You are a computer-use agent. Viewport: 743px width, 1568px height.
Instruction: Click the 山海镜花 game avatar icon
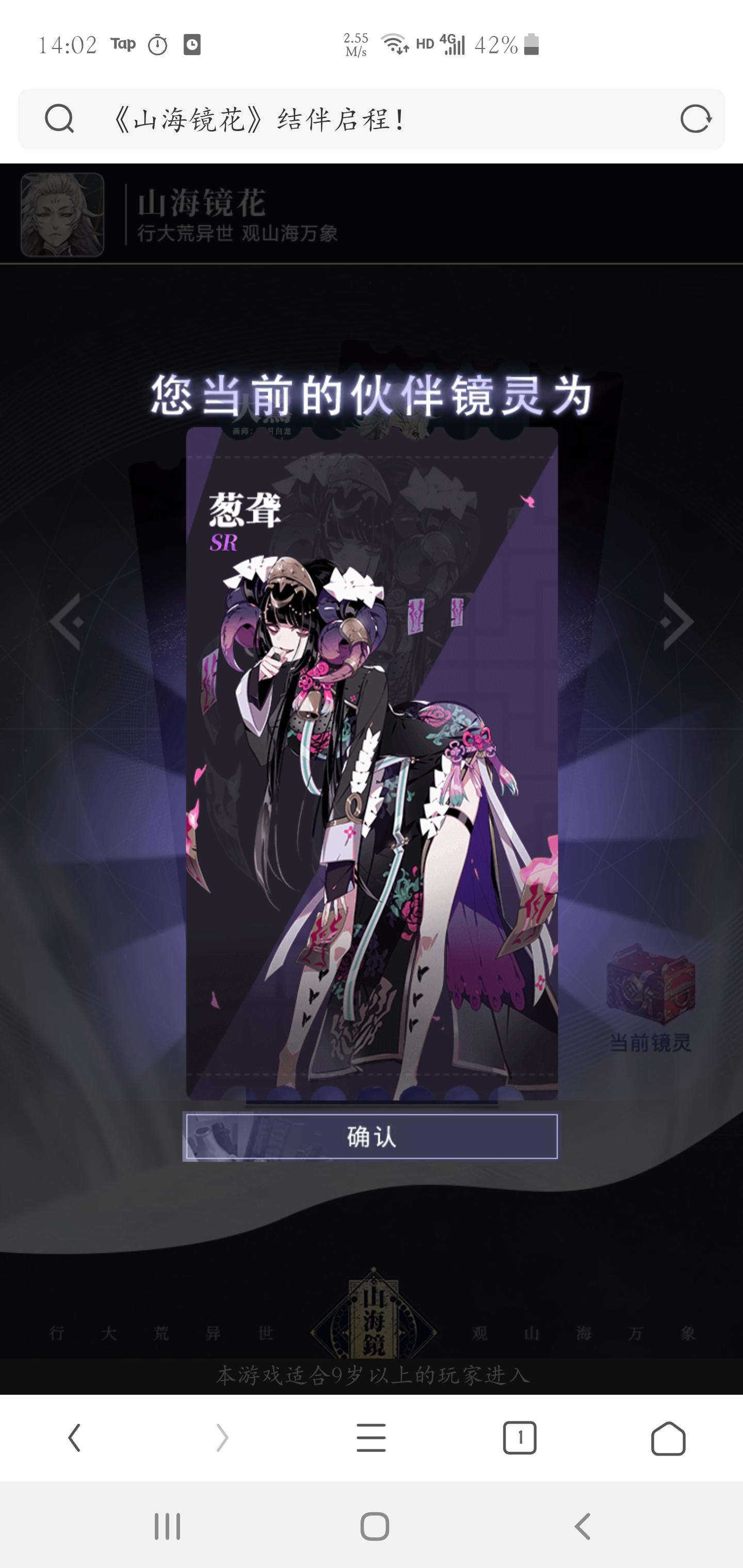click(x=63, y=214)
